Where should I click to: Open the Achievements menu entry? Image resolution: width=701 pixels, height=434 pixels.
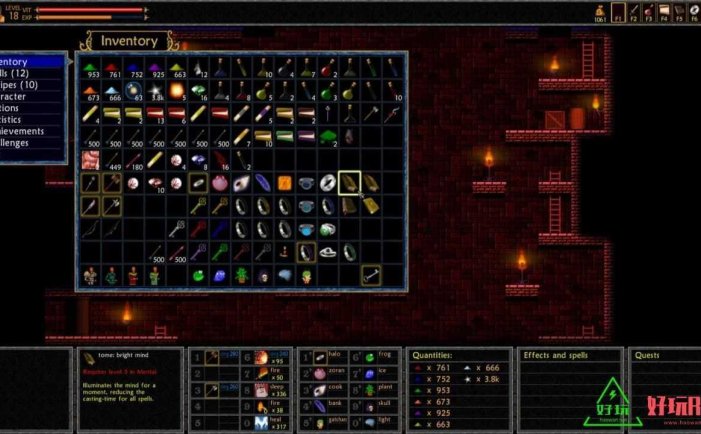click(30, 130)
